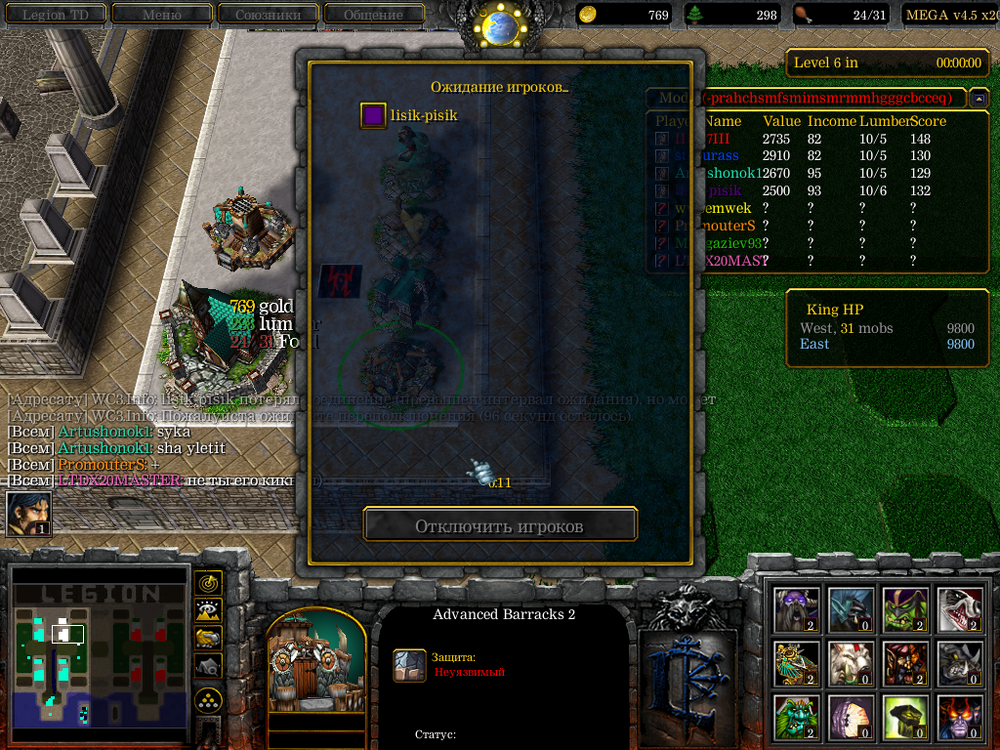Choose the red-eyed purple demon icon
1000x750 pixels.
(x=958, y=717)
